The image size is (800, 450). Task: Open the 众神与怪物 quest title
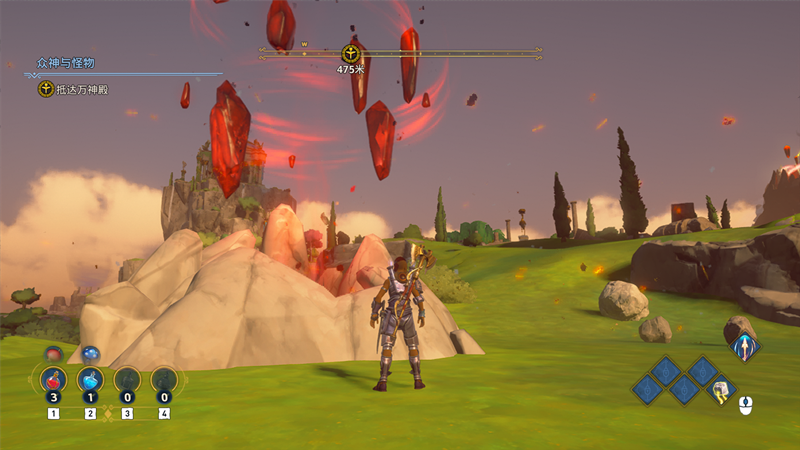(66, 63)
